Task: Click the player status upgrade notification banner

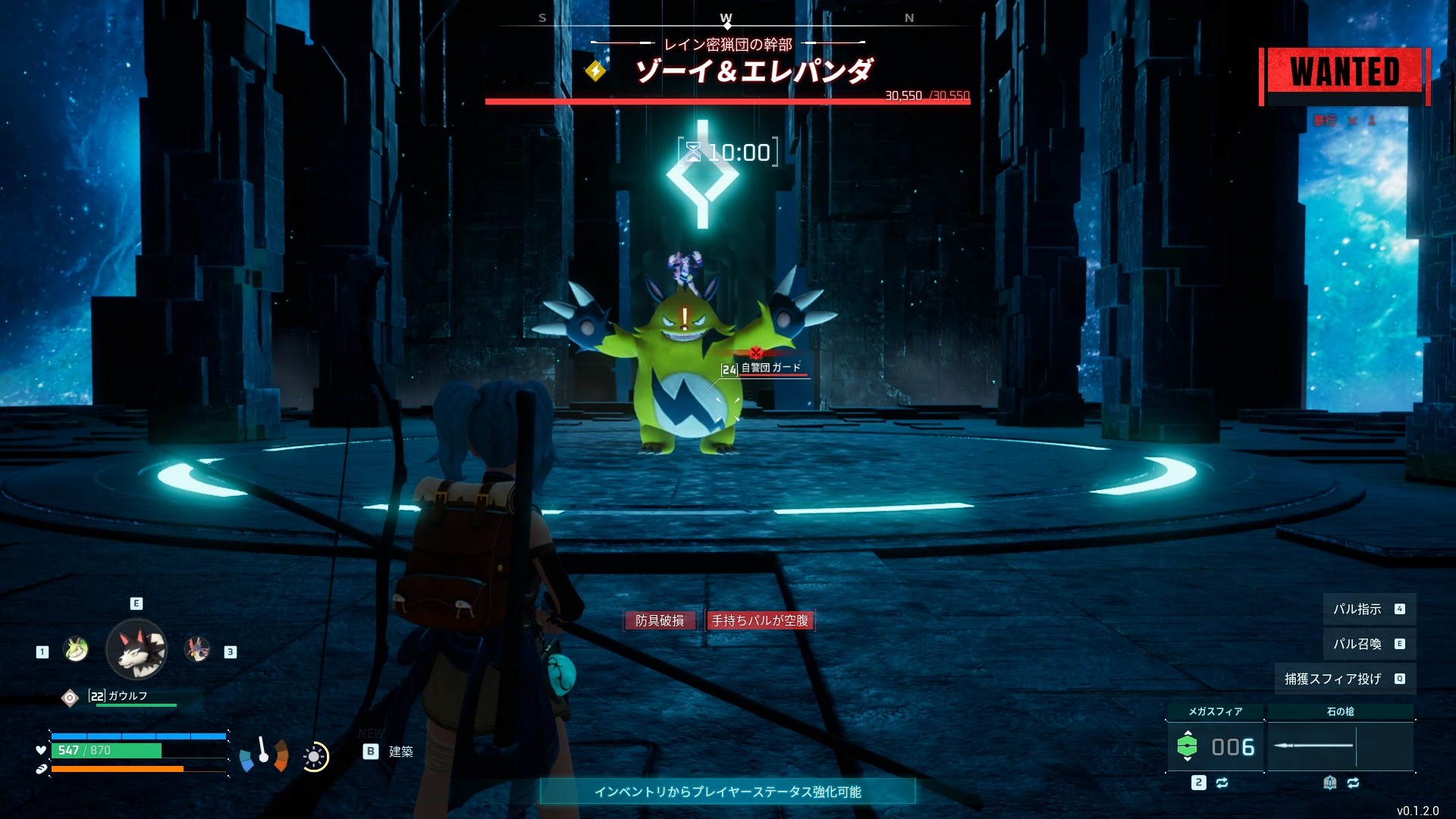Action: coord(727,792)
